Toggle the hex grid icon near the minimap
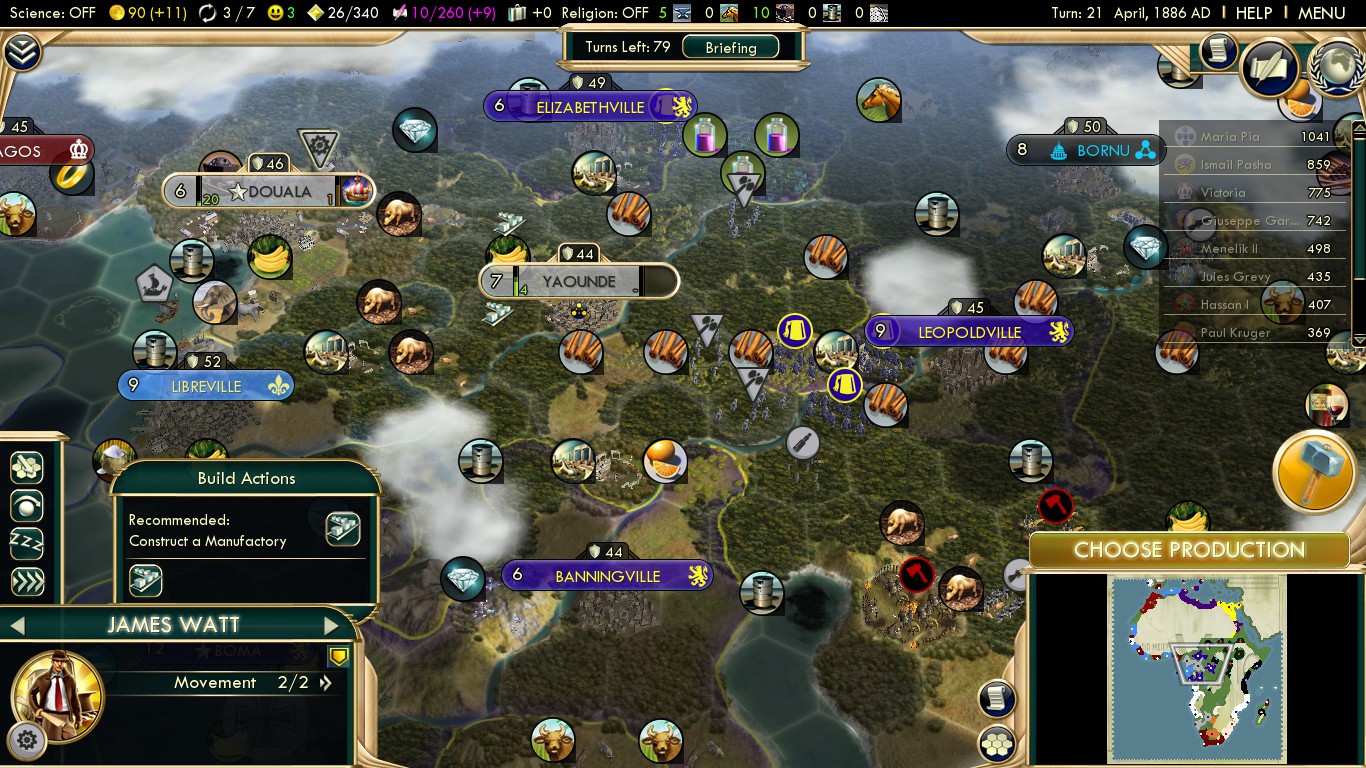The width and height of the screenshot is (1366, 768). [996, 744]
